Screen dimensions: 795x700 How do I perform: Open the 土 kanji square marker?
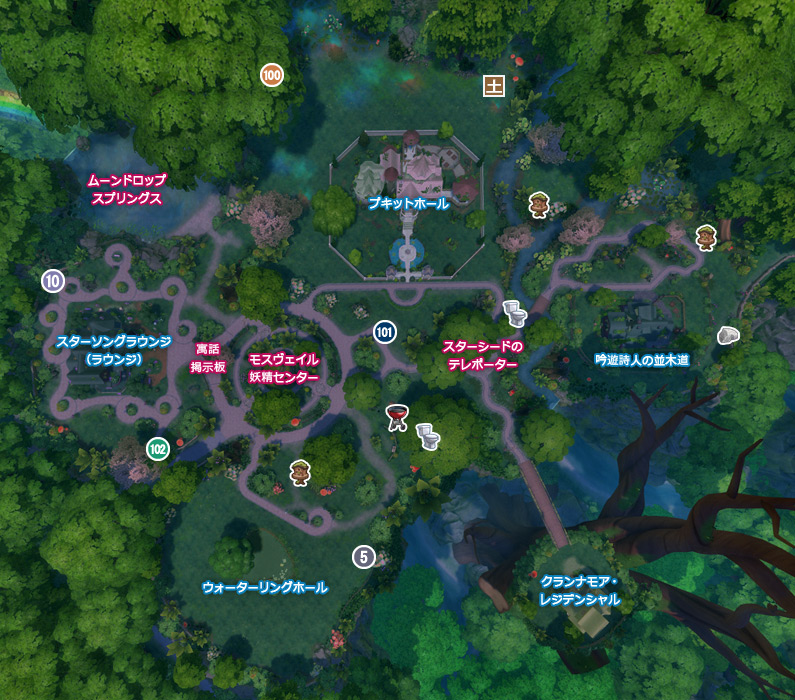tap(493, 85)
